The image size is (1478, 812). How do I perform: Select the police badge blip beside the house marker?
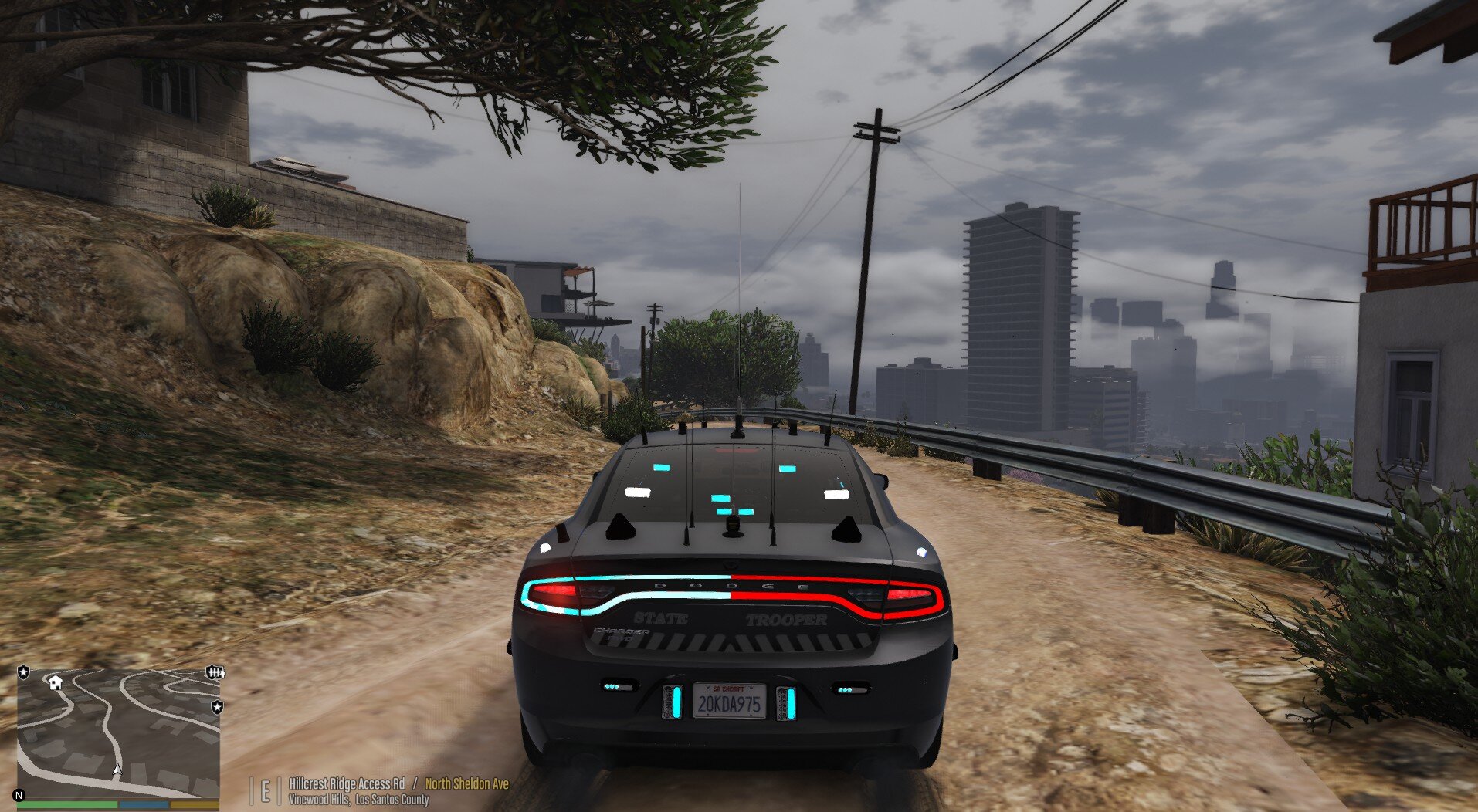pyautogui.click(x=24, y=673)
